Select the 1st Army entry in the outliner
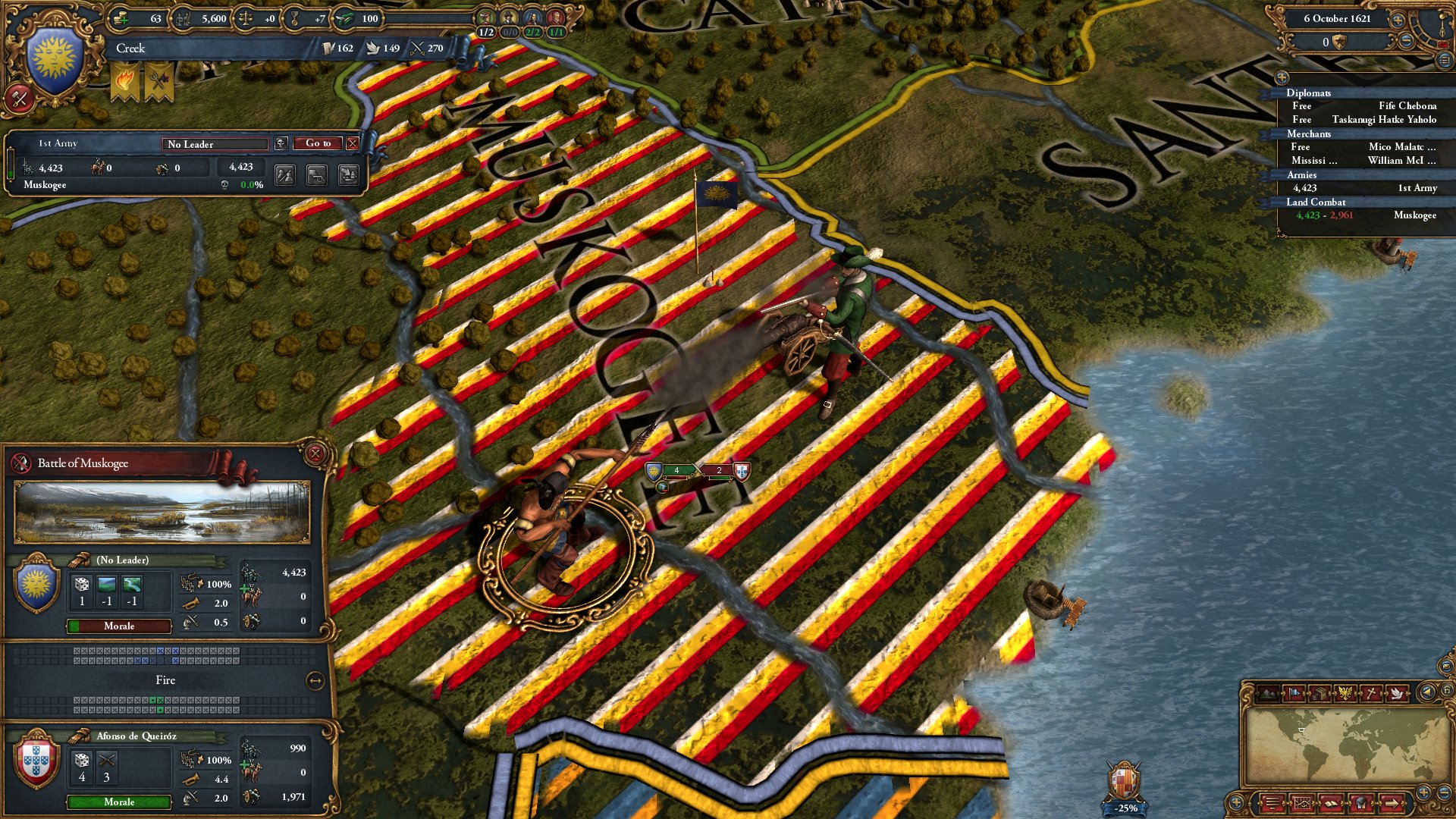Viewport: 1456px width, 819px height. pyautogui.click(x=1410, y=187)
